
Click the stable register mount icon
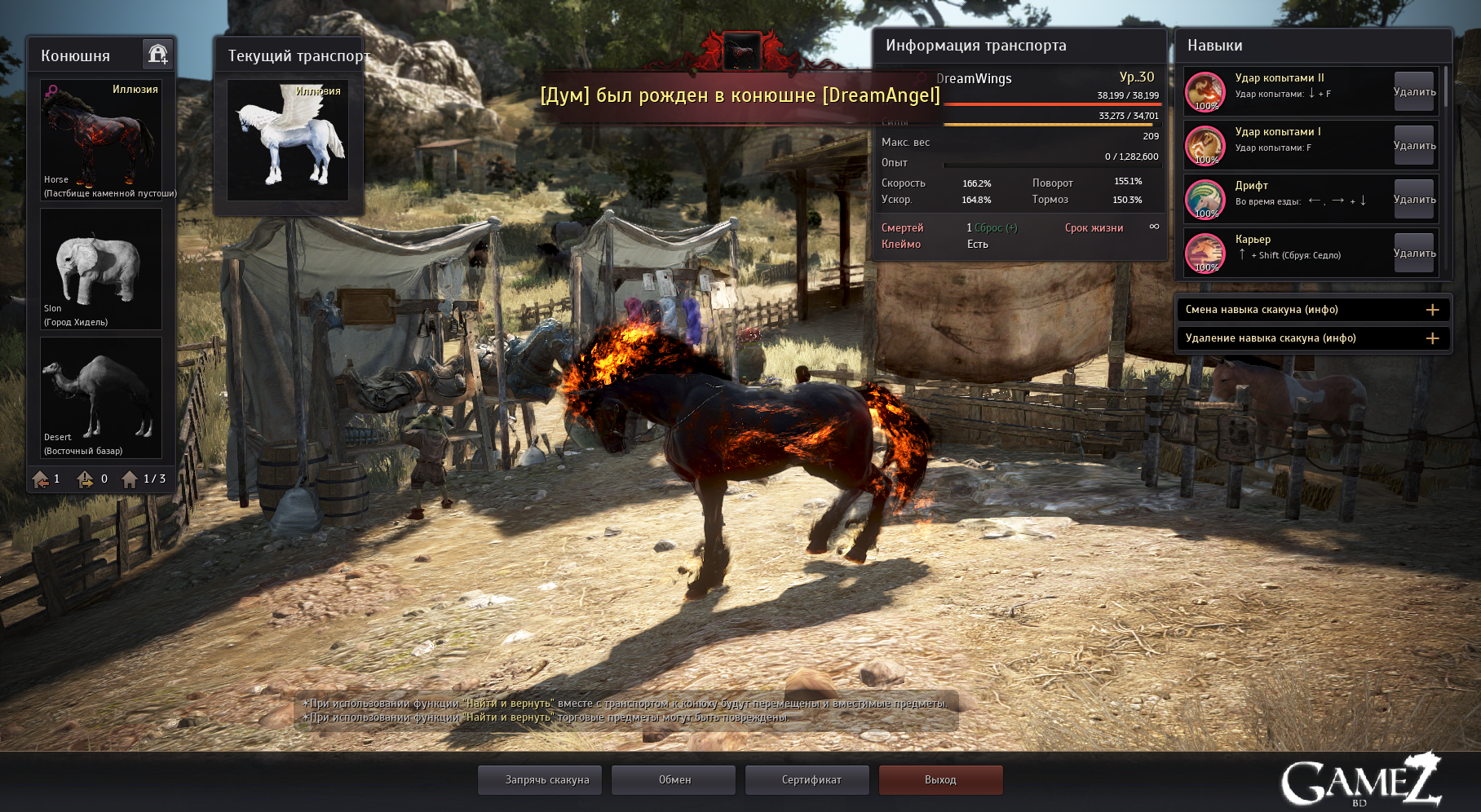[x=157, y=55]
